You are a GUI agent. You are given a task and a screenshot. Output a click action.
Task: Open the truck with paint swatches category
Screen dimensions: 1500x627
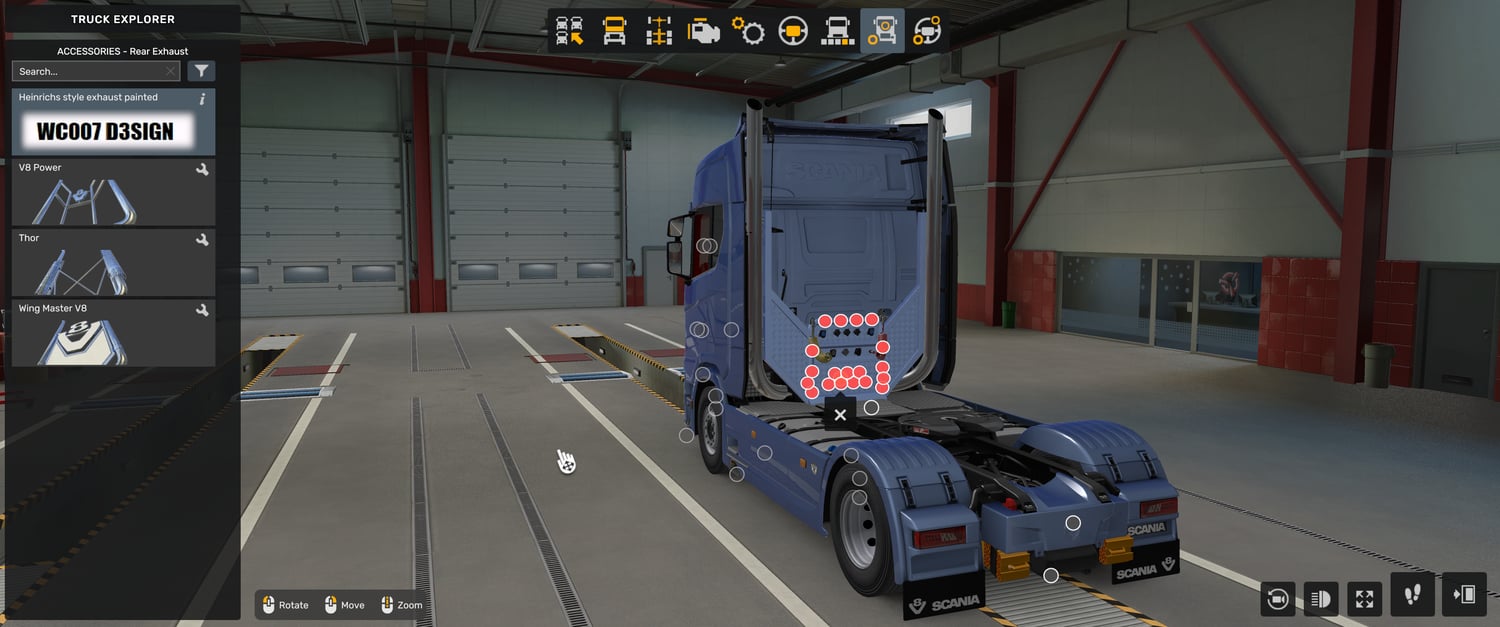[x=837, y=31]
